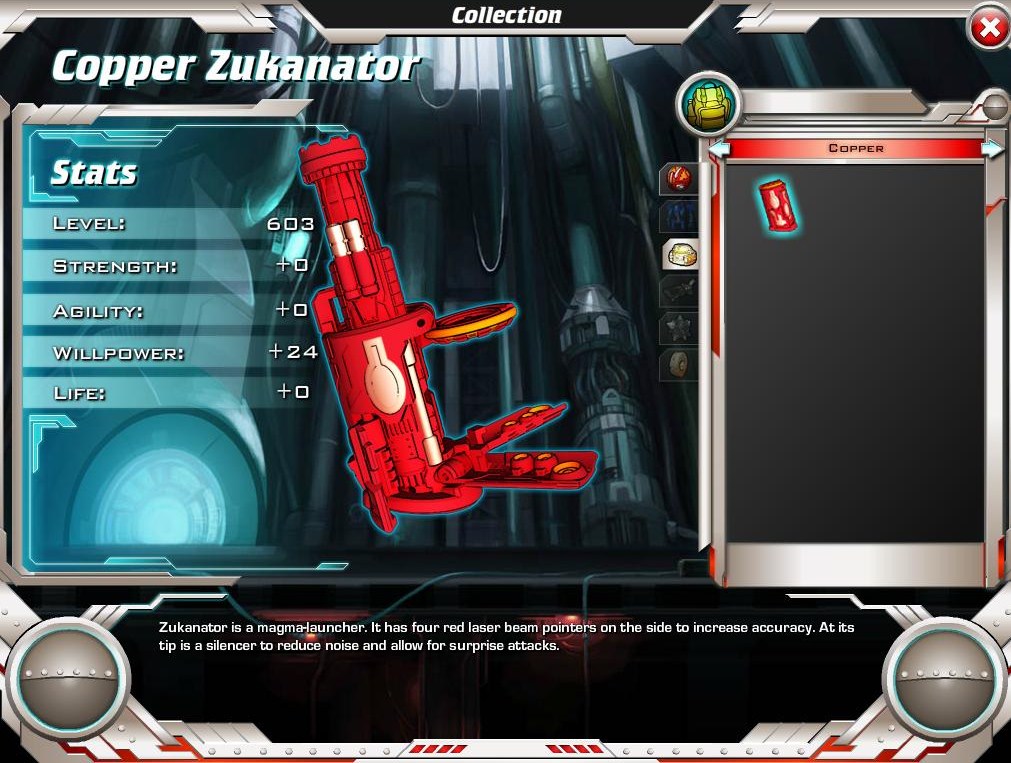Switch to the dark weapon tab
The image size is (1011, 763).
pos(680,291)
